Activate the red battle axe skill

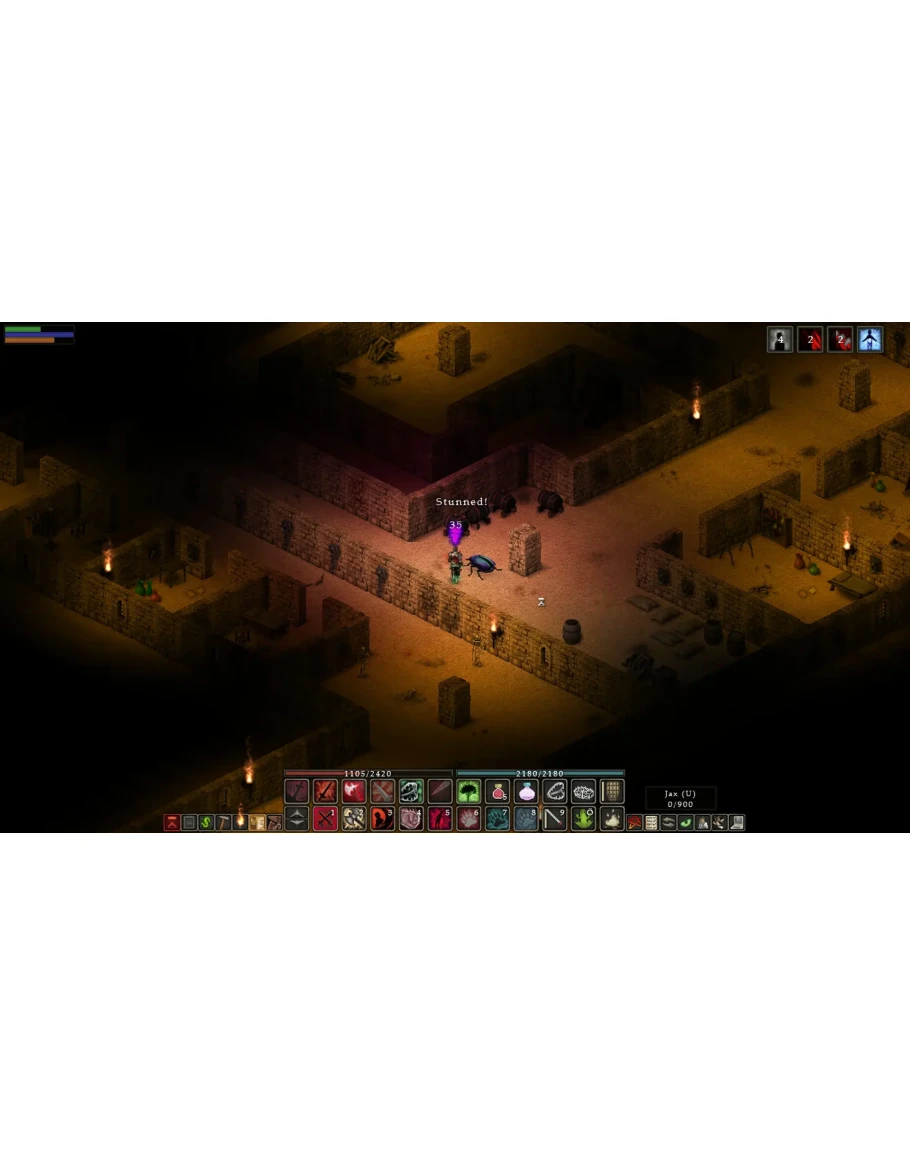coord(354,792)
